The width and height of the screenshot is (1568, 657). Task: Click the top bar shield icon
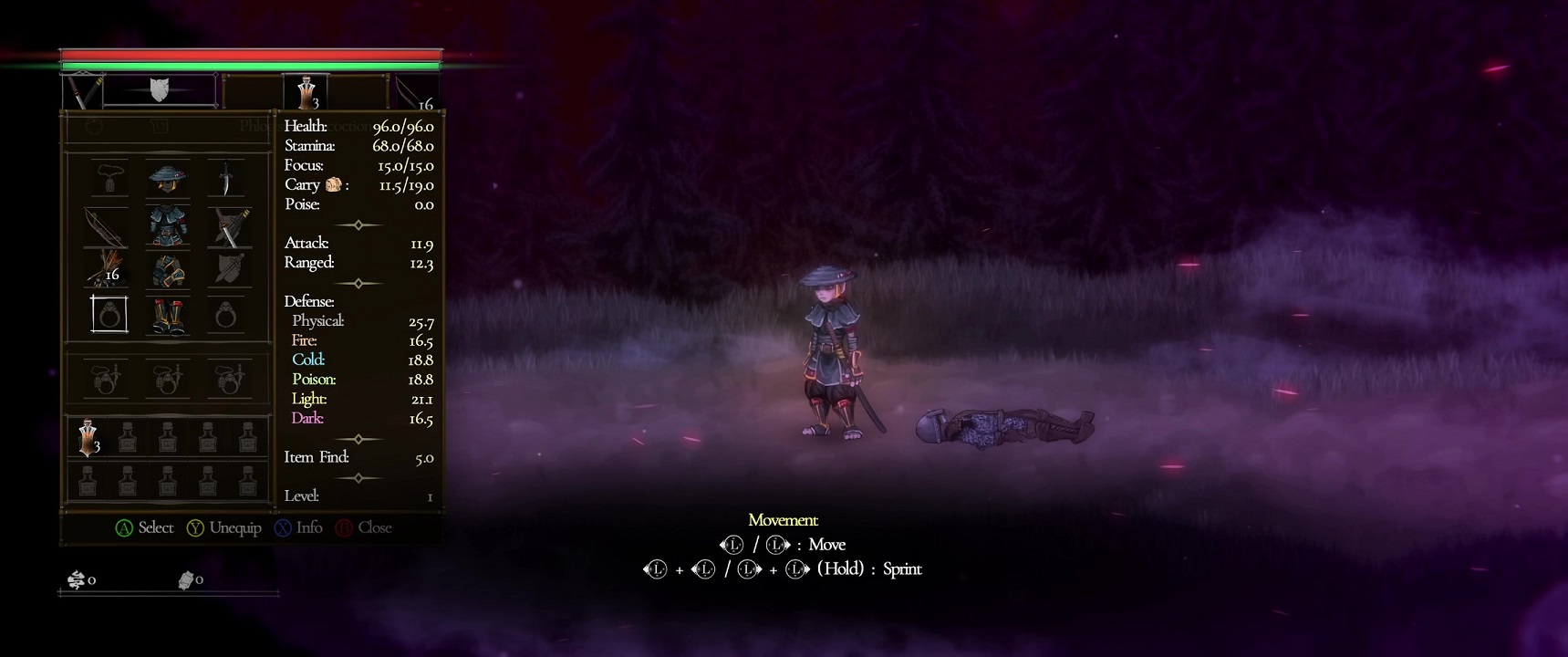click(x=160, y=89)
